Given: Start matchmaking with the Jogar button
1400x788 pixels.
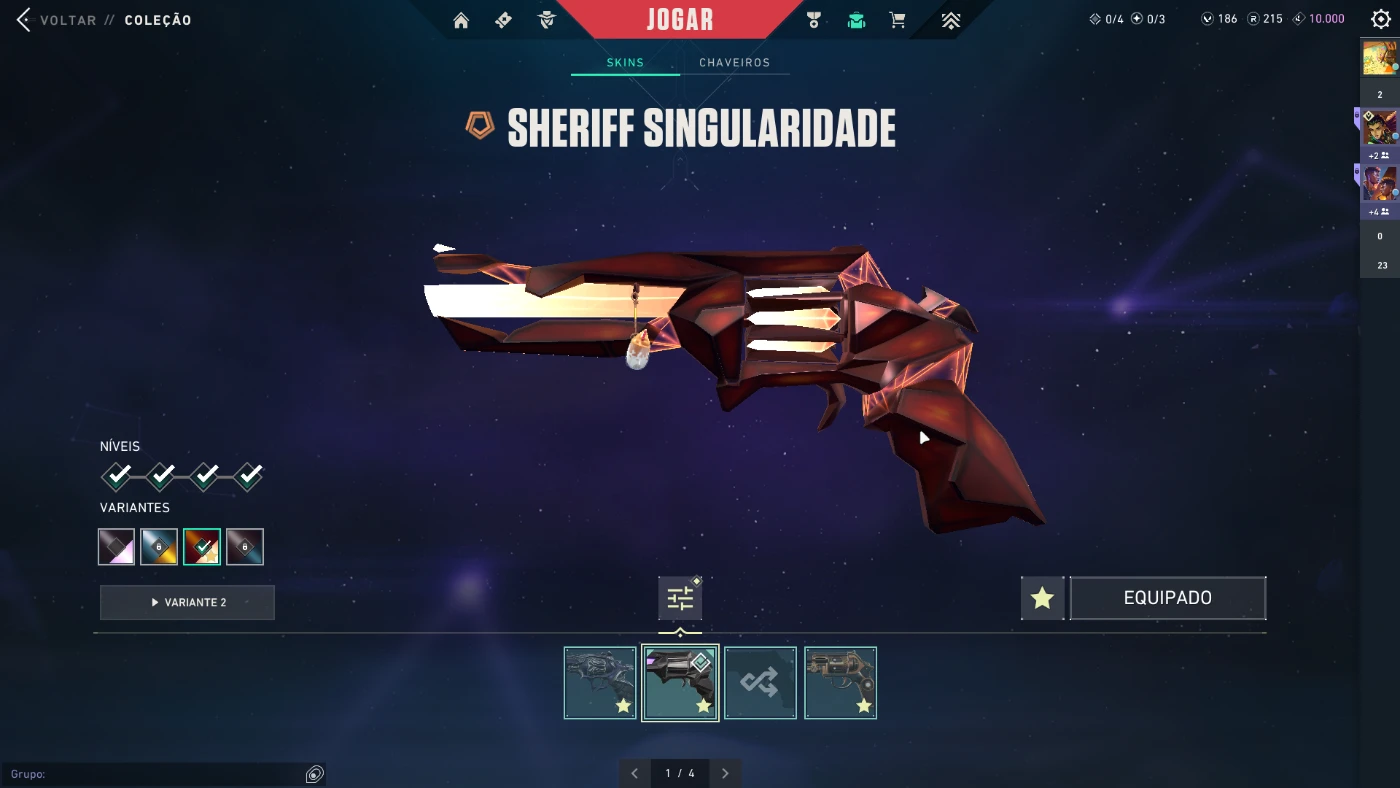Looking at the screenshot, I should click(x=679, y=20).
